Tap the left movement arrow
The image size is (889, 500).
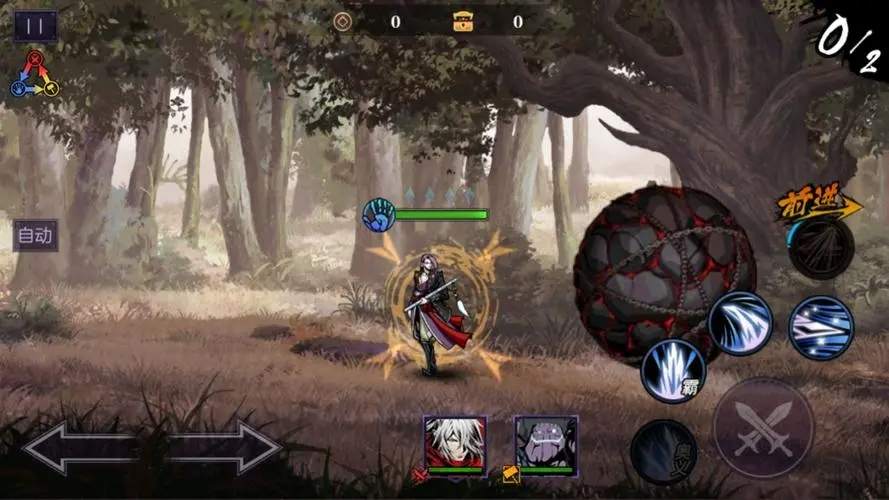tap(80, 448)
